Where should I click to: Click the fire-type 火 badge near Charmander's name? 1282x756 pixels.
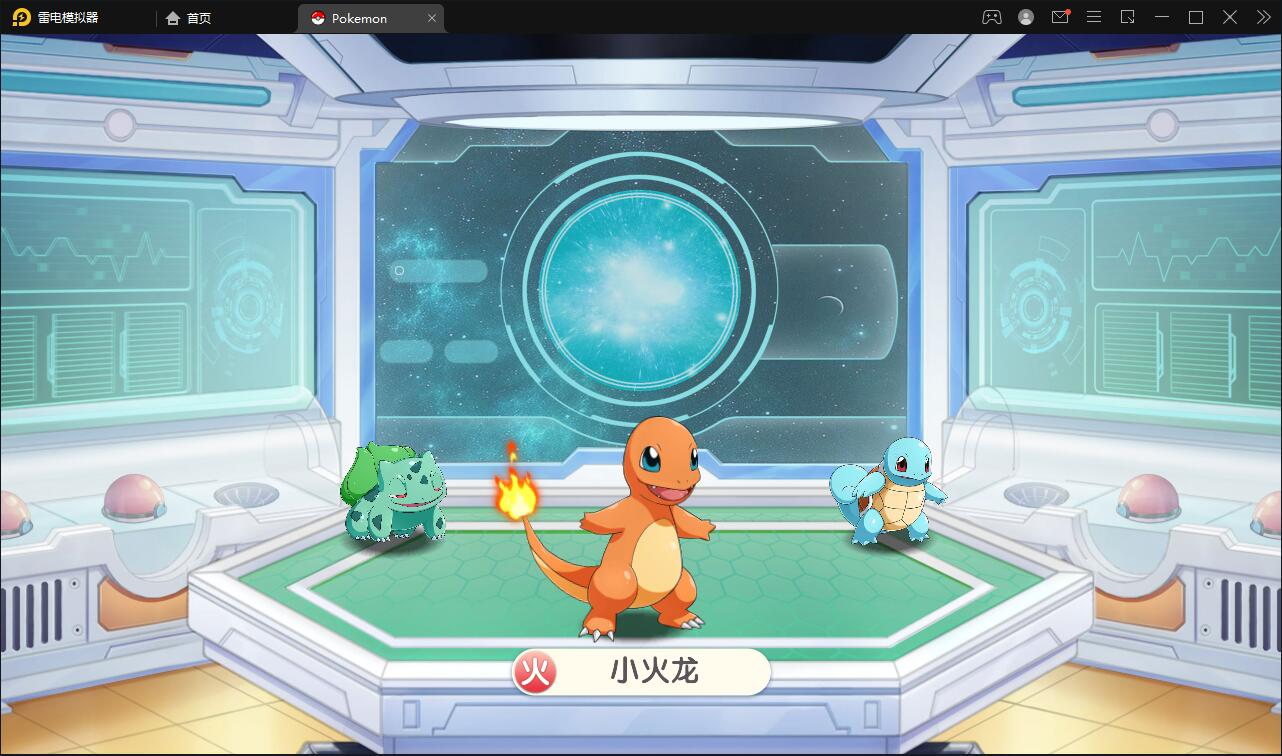tap(534, 672)
